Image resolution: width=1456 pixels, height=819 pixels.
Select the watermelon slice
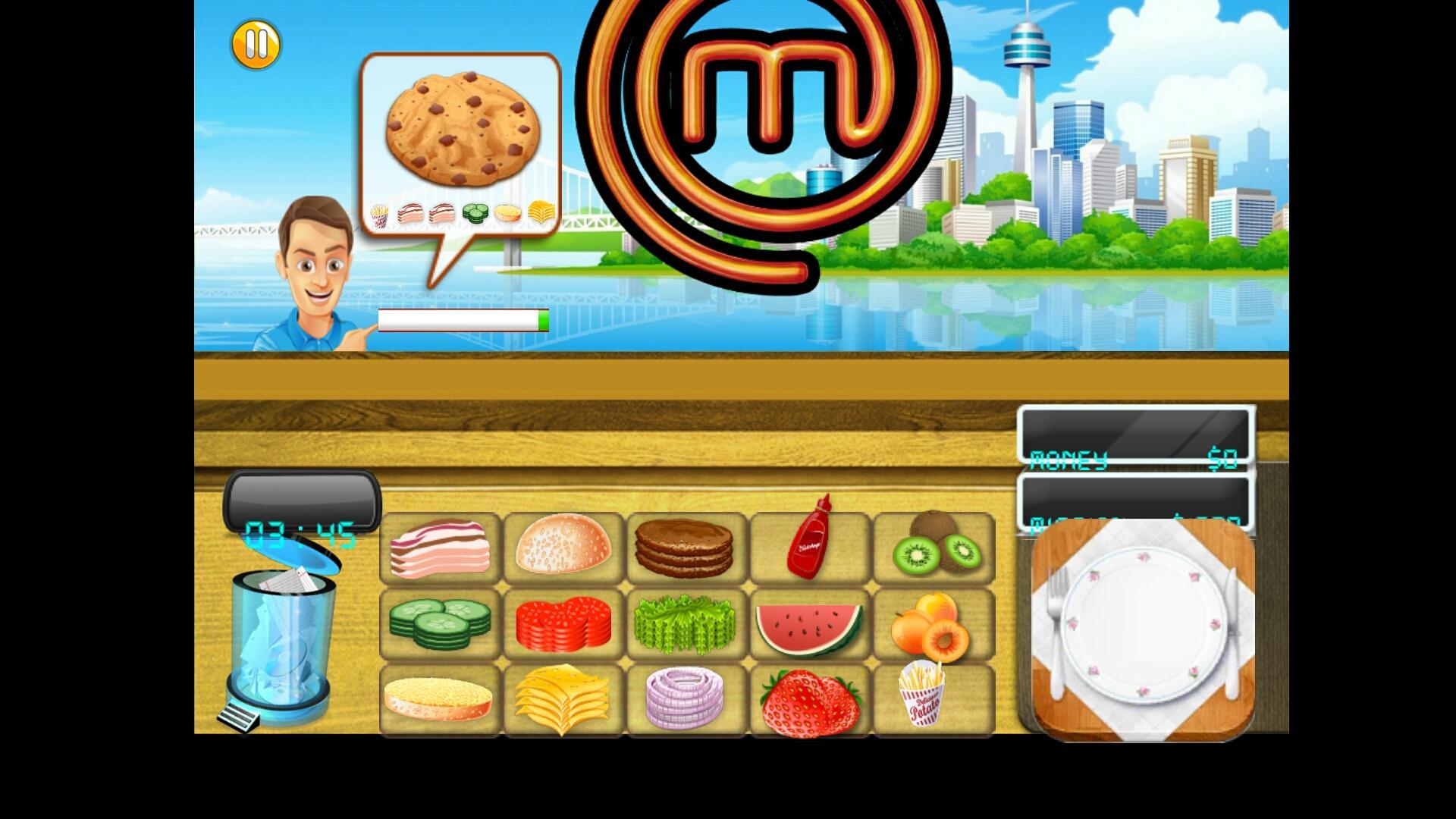810,623
